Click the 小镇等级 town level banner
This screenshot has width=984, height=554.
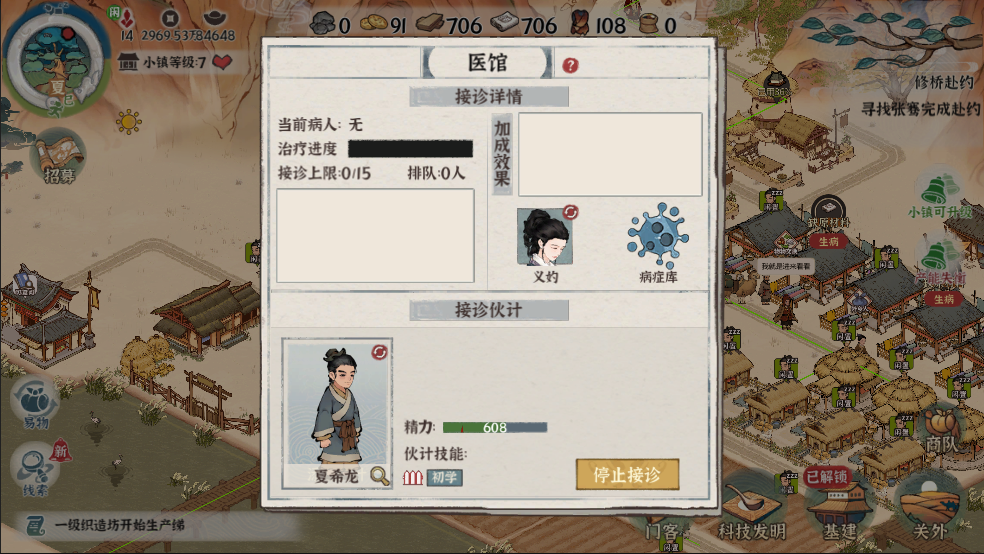pos(176,62)
